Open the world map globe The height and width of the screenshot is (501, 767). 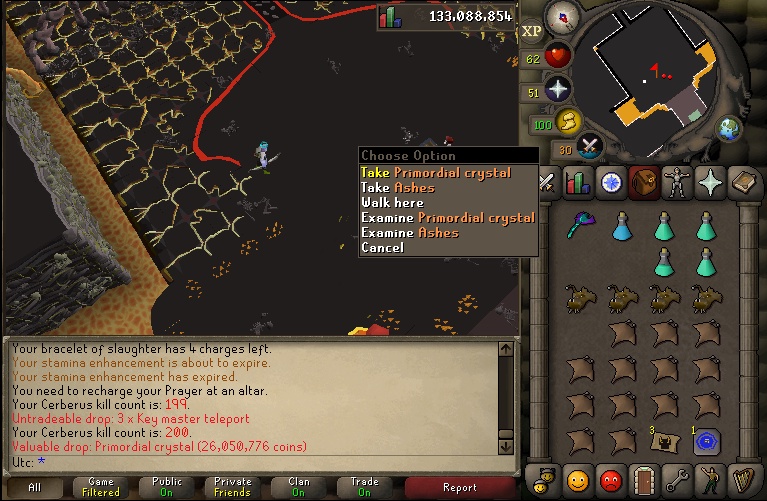pyautogui.click(x=731, y=128)
